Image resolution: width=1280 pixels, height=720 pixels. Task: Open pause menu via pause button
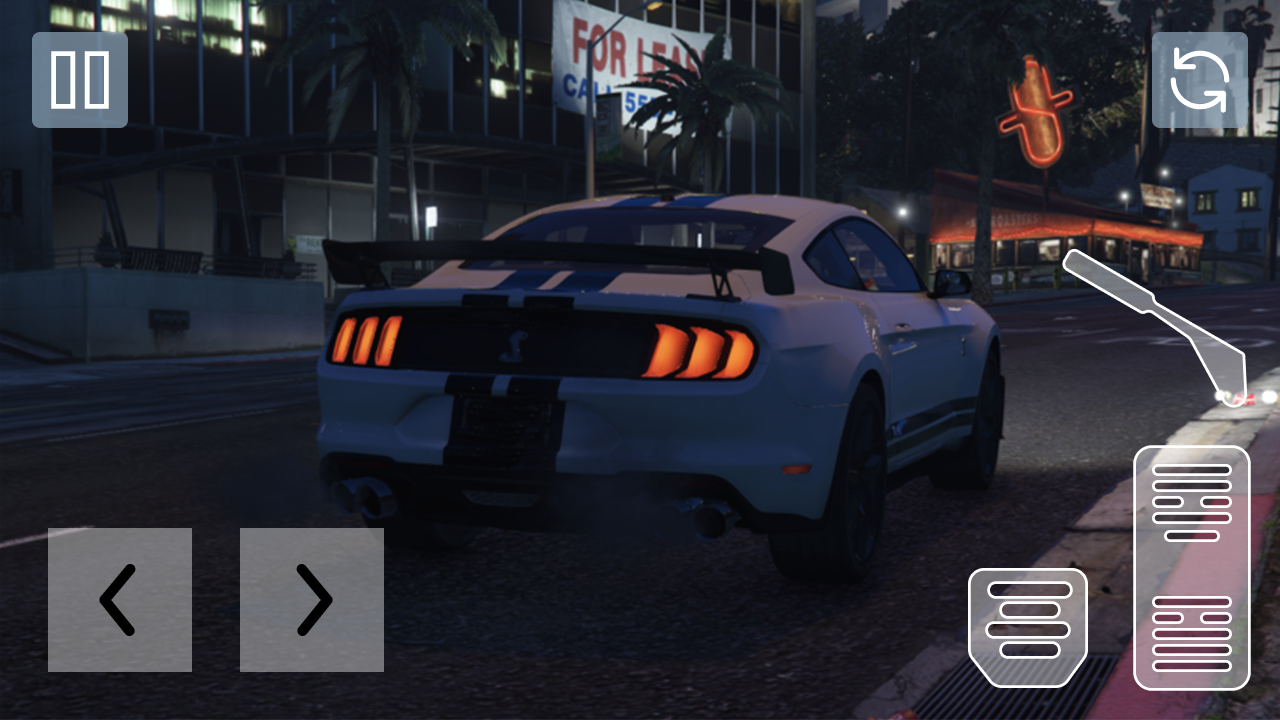(x=79, y=79)
